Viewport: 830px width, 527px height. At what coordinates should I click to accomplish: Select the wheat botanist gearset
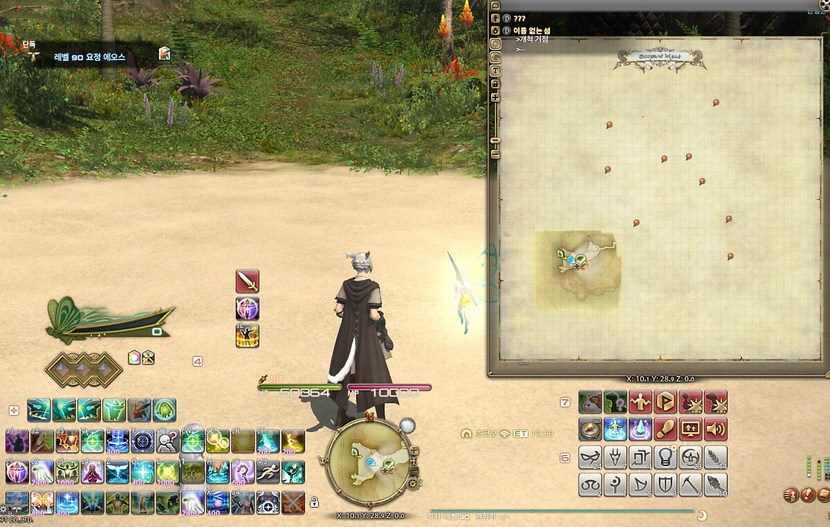tap(716, 458)
